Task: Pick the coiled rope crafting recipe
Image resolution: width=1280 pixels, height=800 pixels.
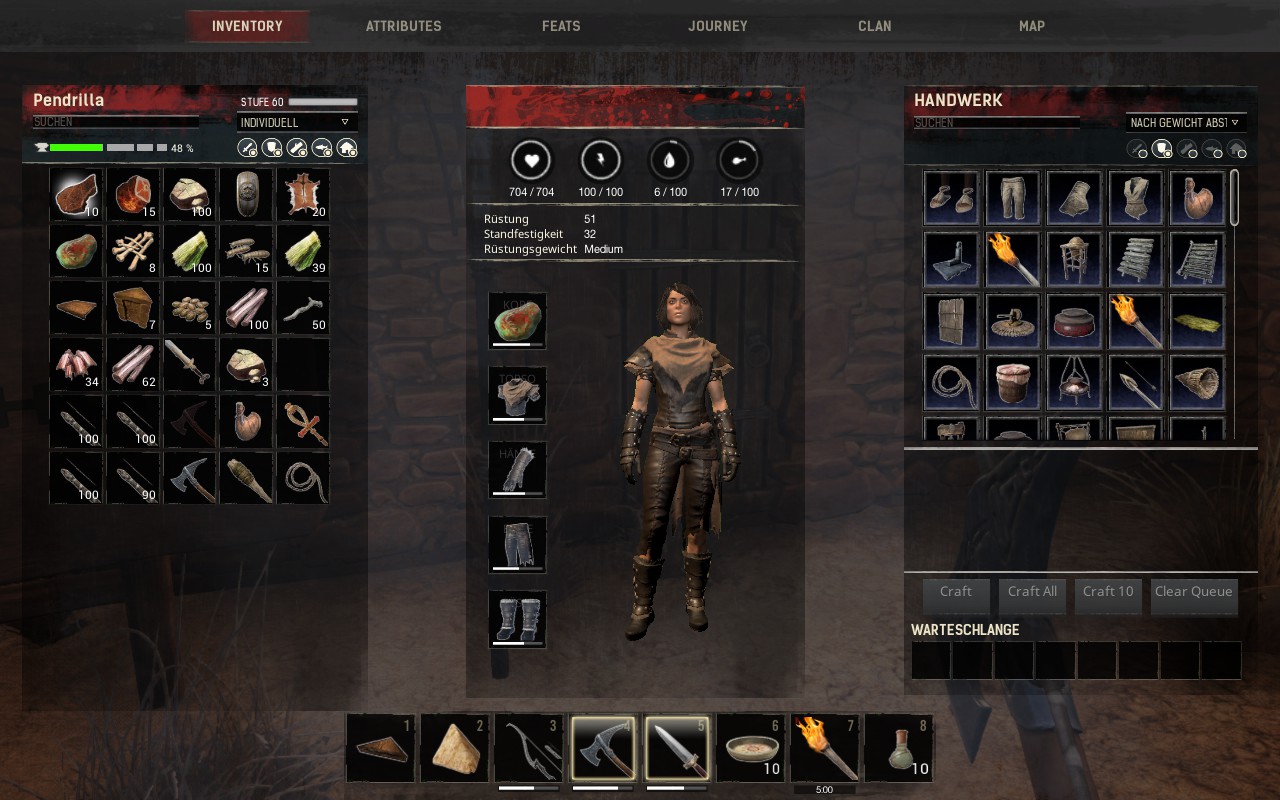Action: (951, 382)
